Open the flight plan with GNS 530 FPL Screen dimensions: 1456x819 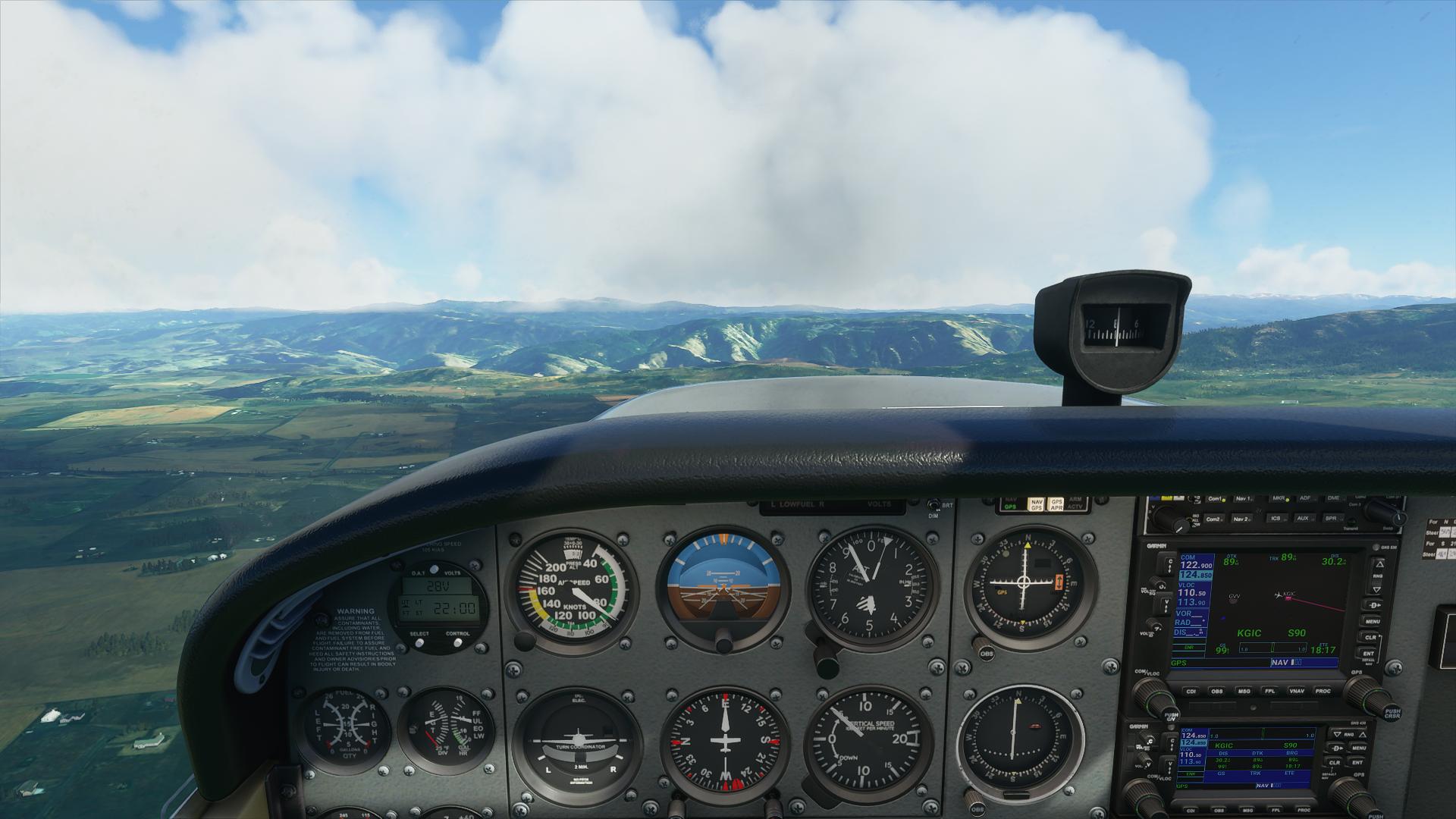click(x=1269, y=691)
